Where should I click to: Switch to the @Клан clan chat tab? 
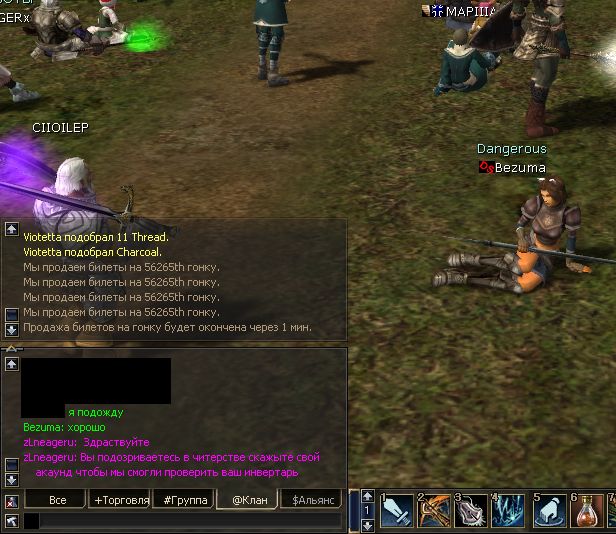point(248,499)
